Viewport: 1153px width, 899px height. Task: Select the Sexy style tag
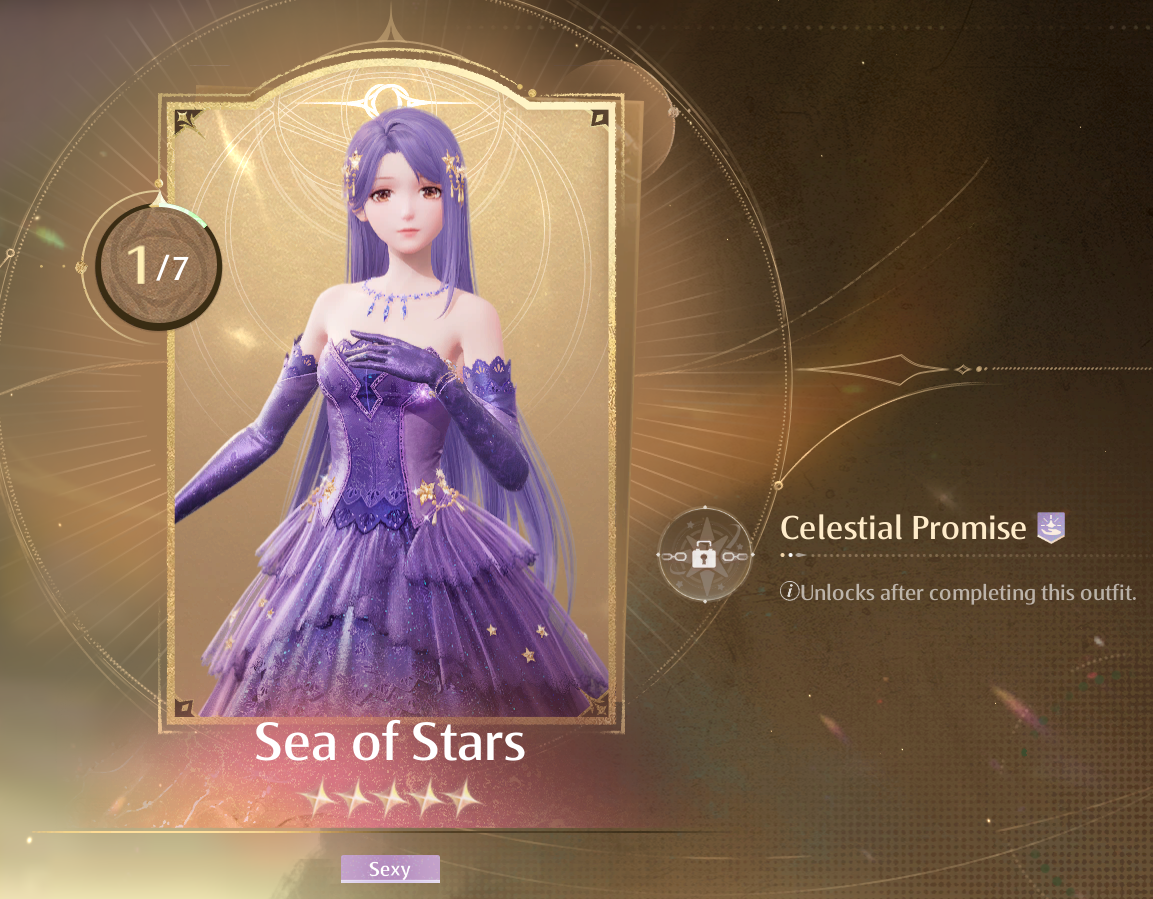click(390, 869)
